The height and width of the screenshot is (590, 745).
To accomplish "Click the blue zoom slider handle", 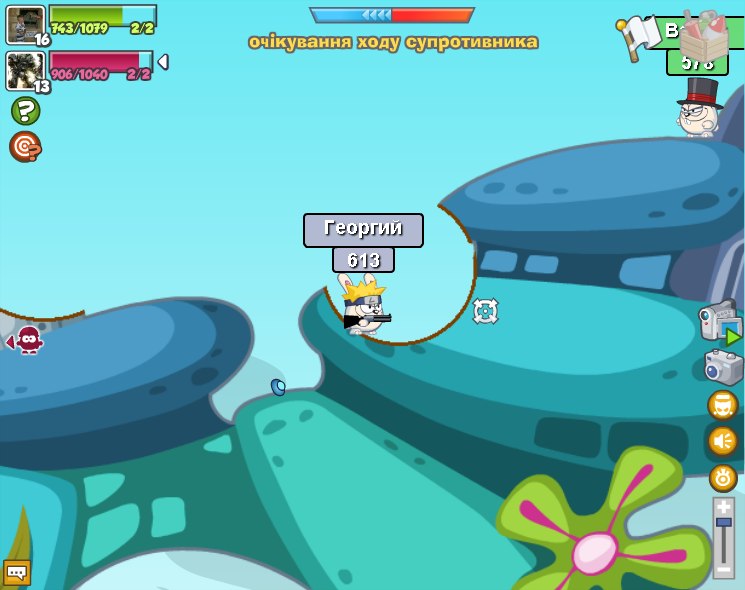I will tap(723, 522).
